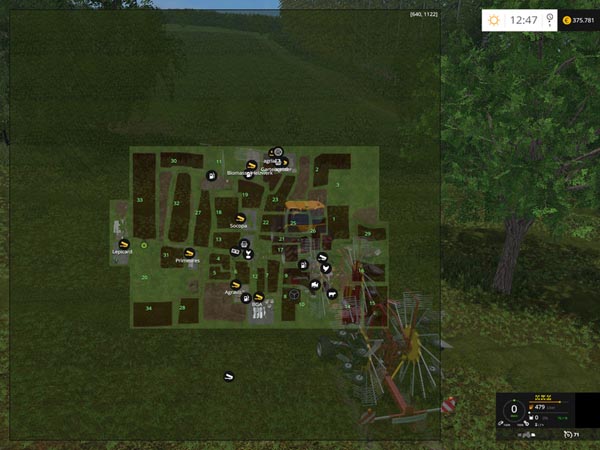The height and width of the screenshot is (450, 600).
Task: Select the Lepicard marker on the map
Action: tap(123, 243)
